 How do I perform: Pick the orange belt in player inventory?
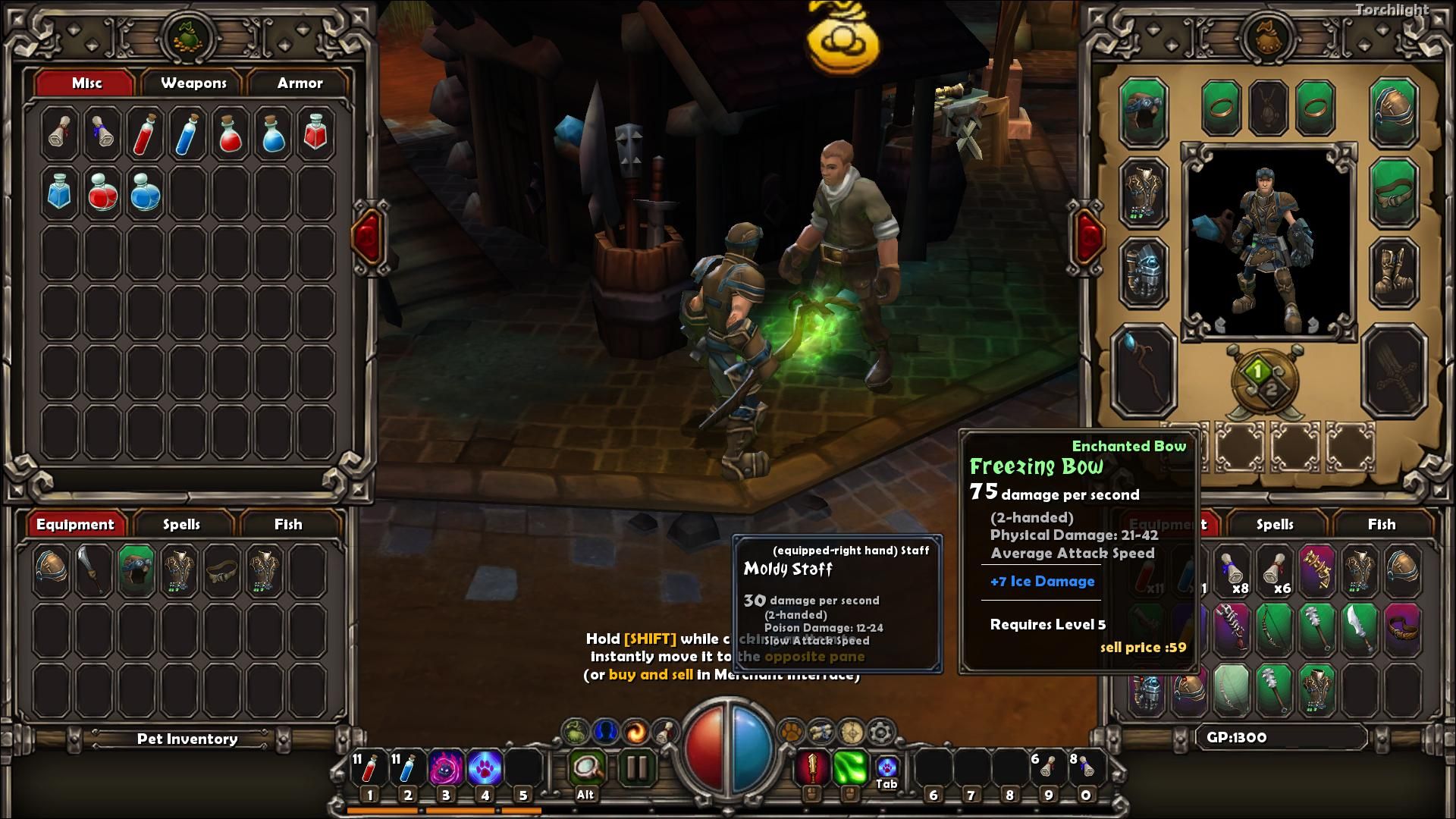point(1402,628)
